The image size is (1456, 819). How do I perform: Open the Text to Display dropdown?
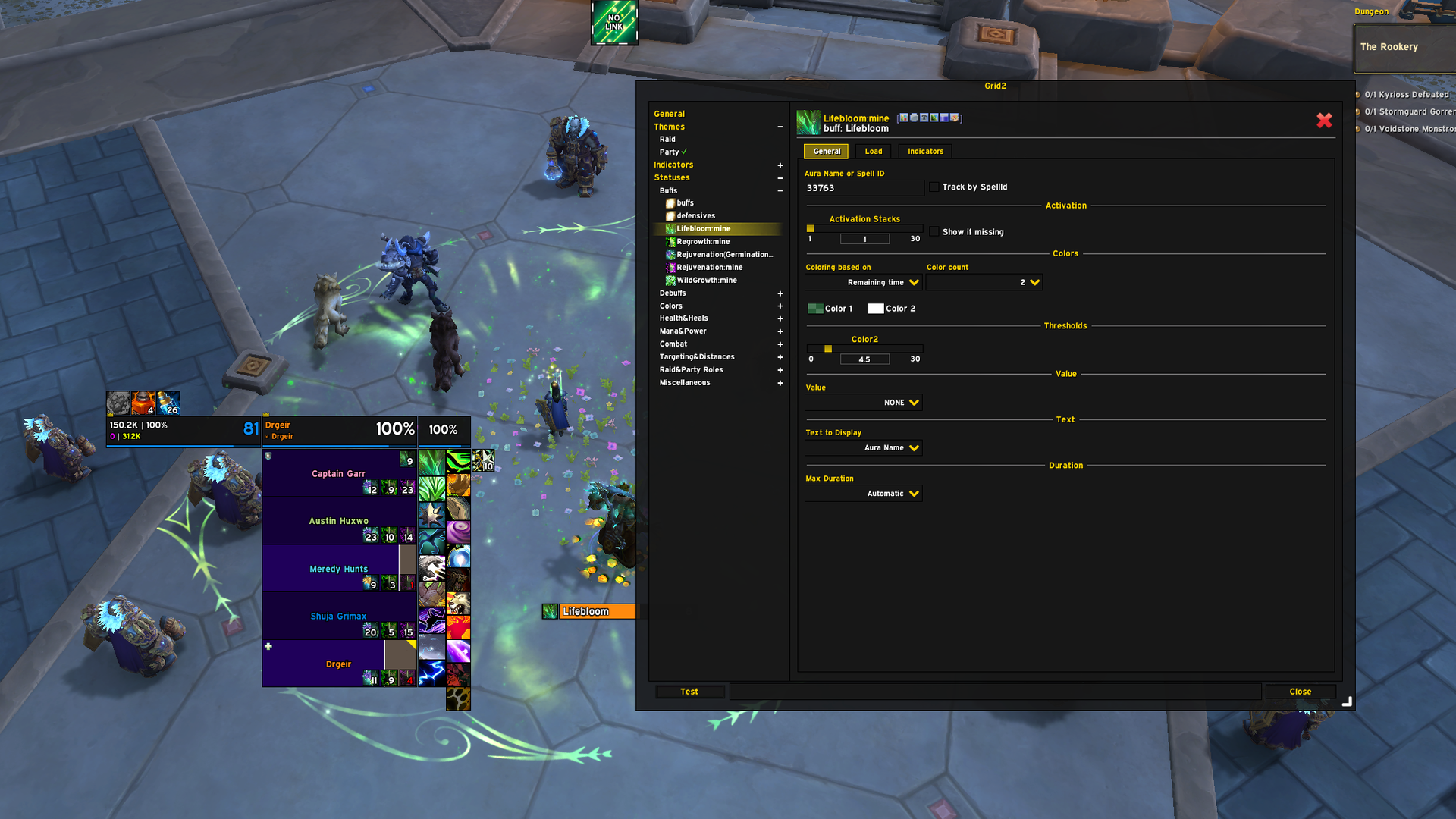pos(864,448)
